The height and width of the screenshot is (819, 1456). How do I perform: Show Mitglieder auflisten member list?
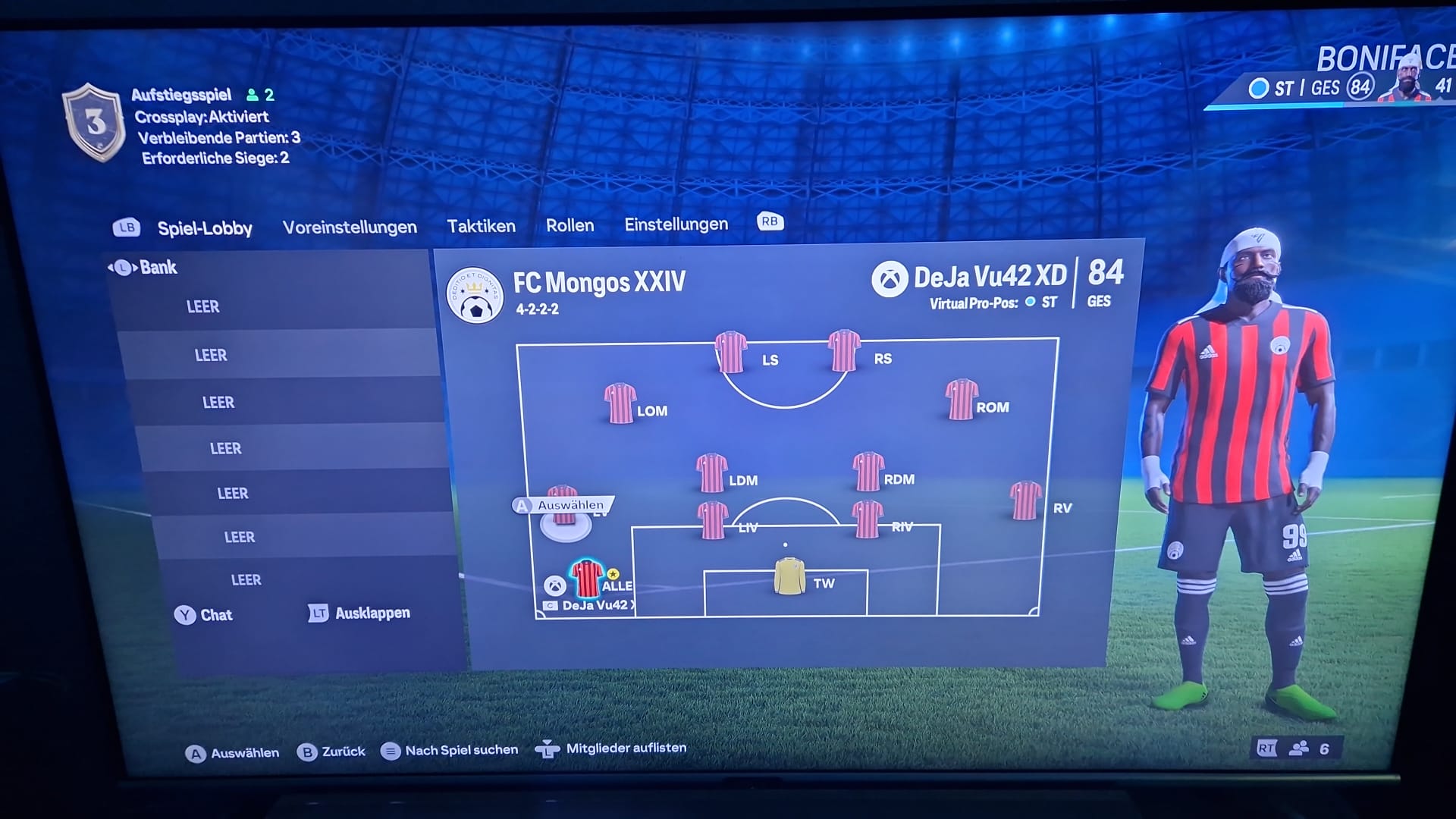click(x=611, y=748)
